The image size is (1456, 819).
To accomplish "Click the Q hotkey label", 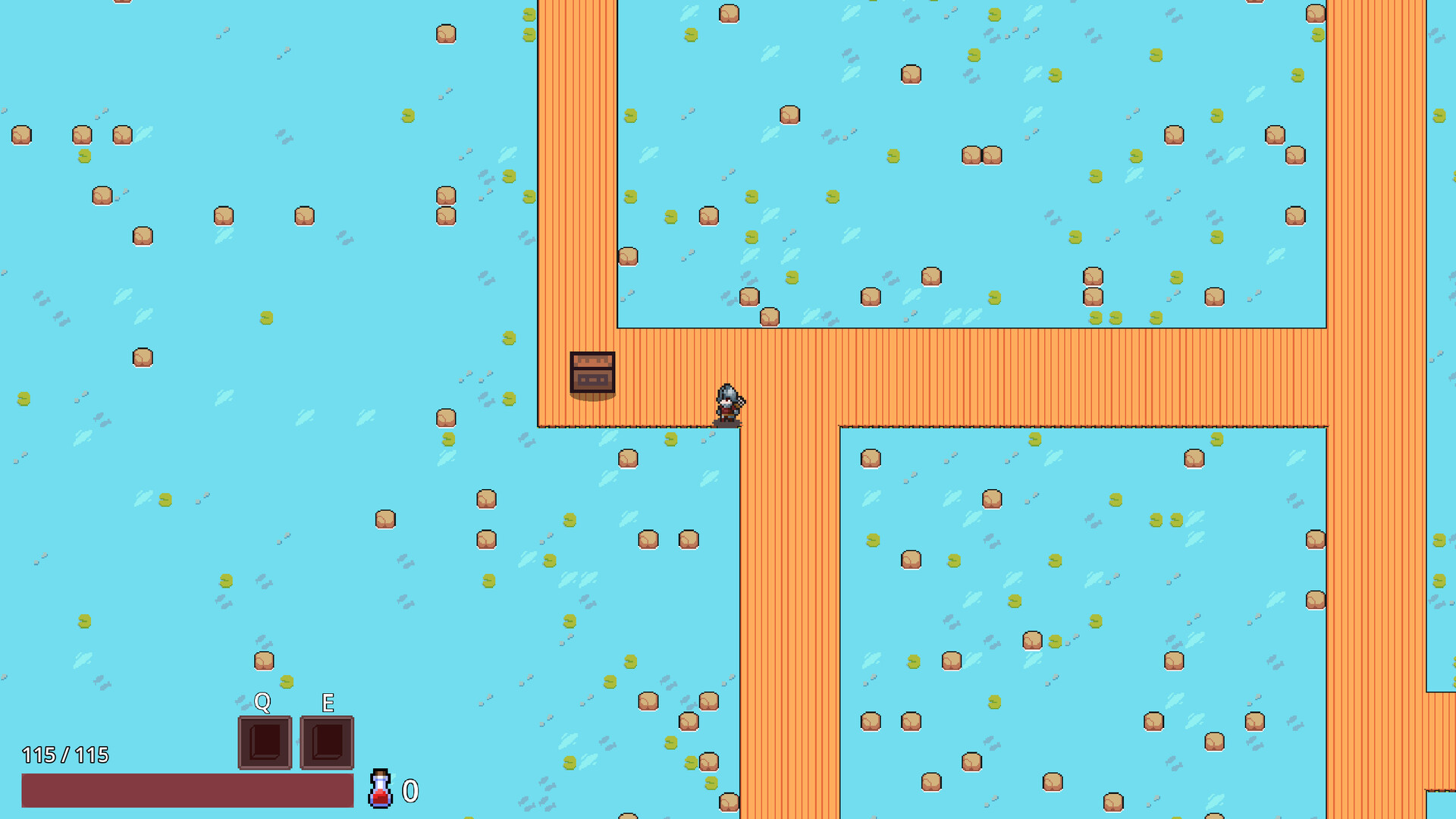I will coord(262,704).
